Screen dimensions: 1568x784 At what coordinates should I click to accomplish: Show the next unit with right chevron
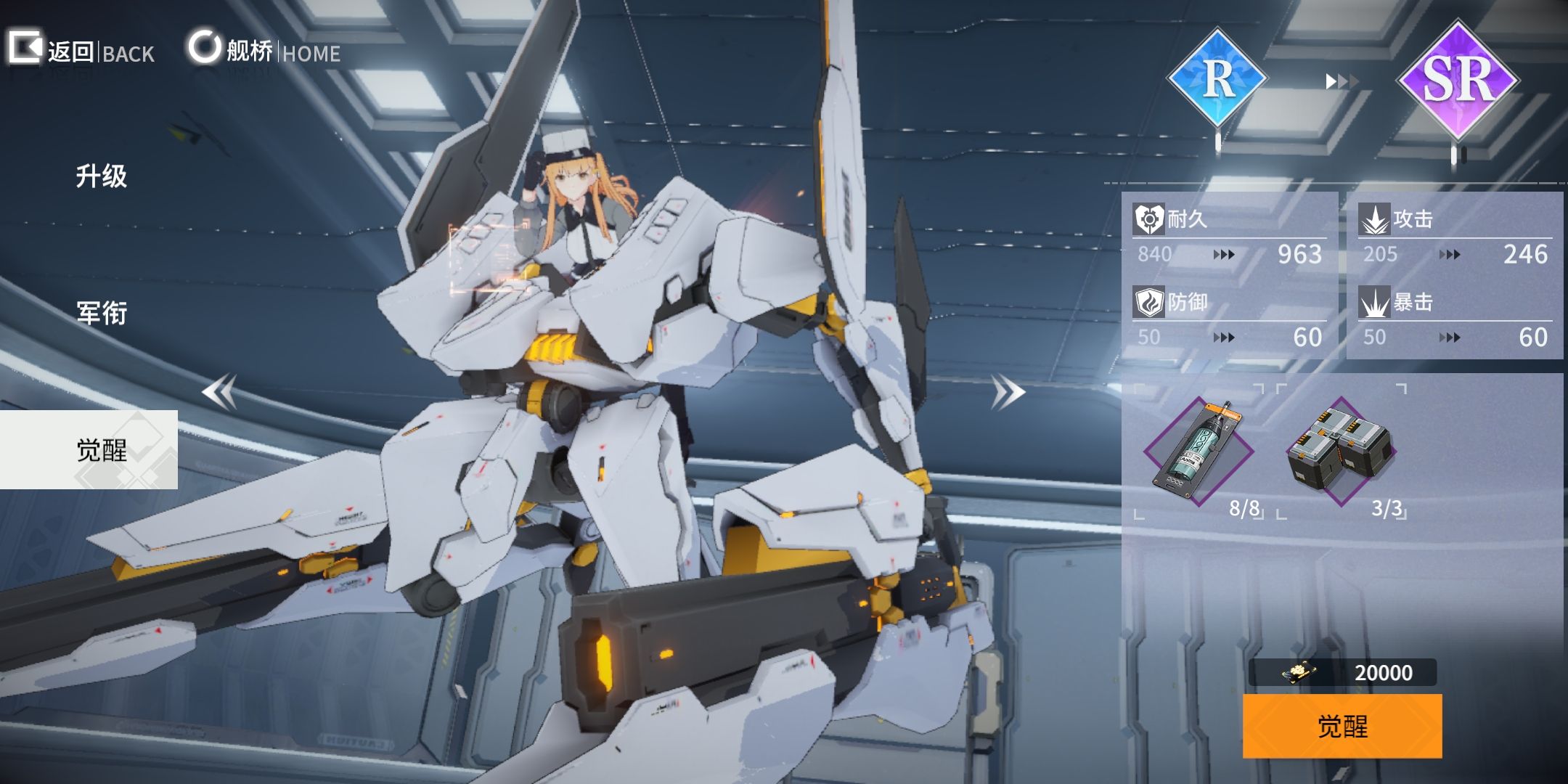[x=1008, y=392]
